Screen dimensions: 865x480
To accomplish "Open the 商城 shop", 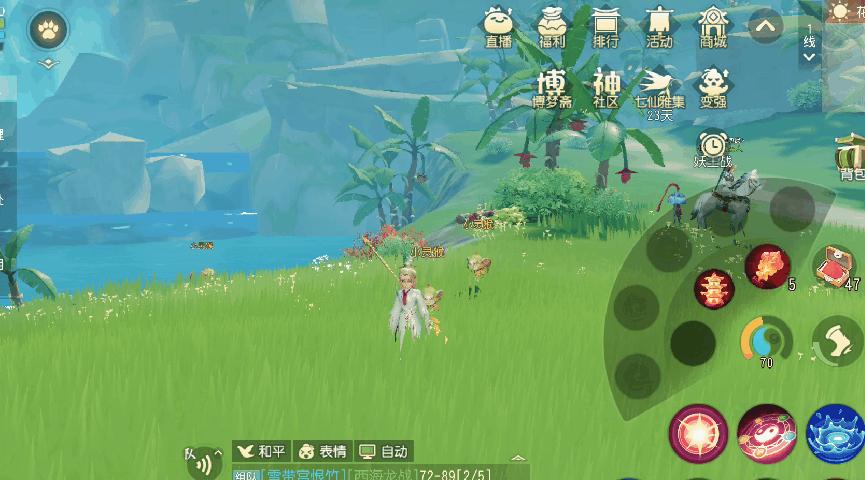I will click(x=713, y=26).
